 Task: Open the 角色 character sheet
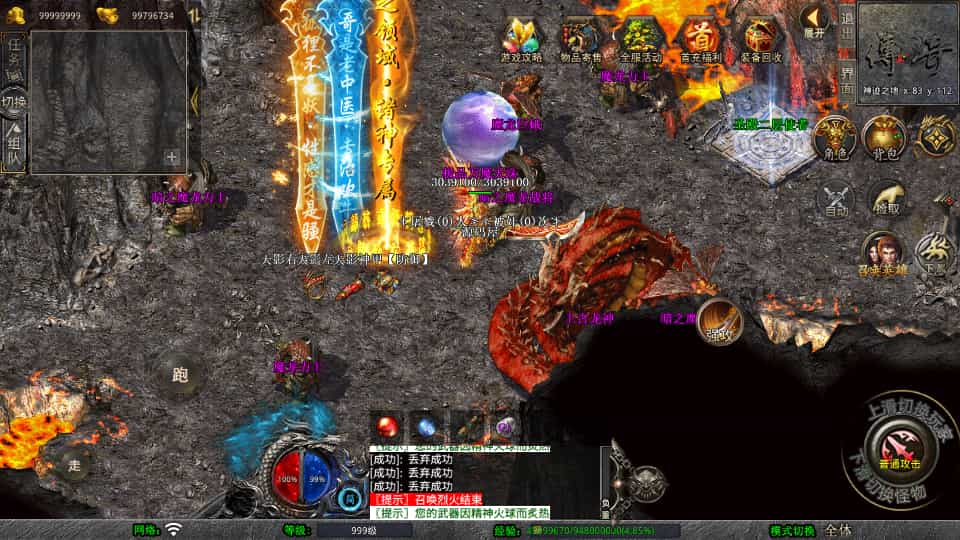(x=833, y=137)
